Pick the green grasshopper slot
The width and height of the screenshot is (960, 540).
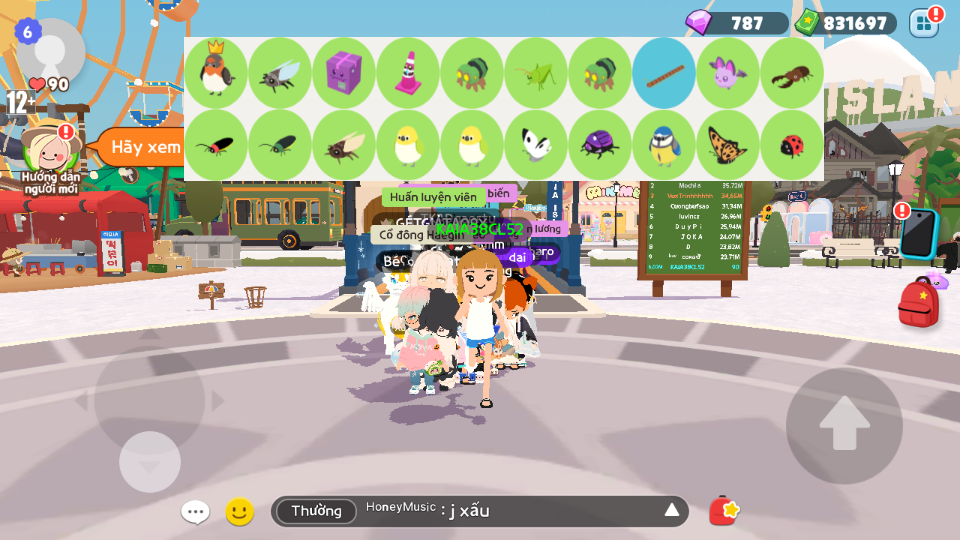pyautogui.click(x=536, y=73)
